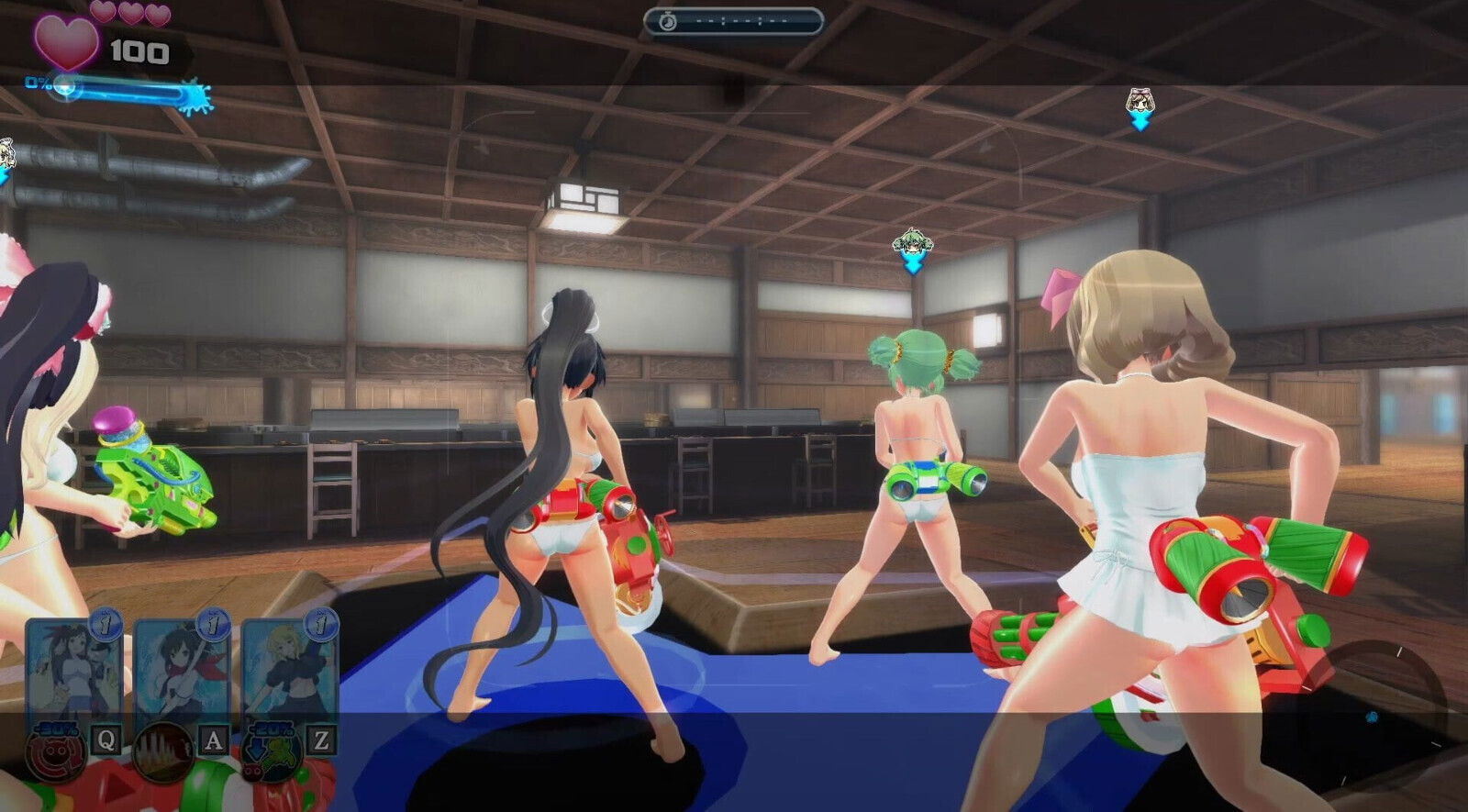Toggle the middle heart in the top hearts row
This screenshot has height=812, width=1468.
(130, 12)
